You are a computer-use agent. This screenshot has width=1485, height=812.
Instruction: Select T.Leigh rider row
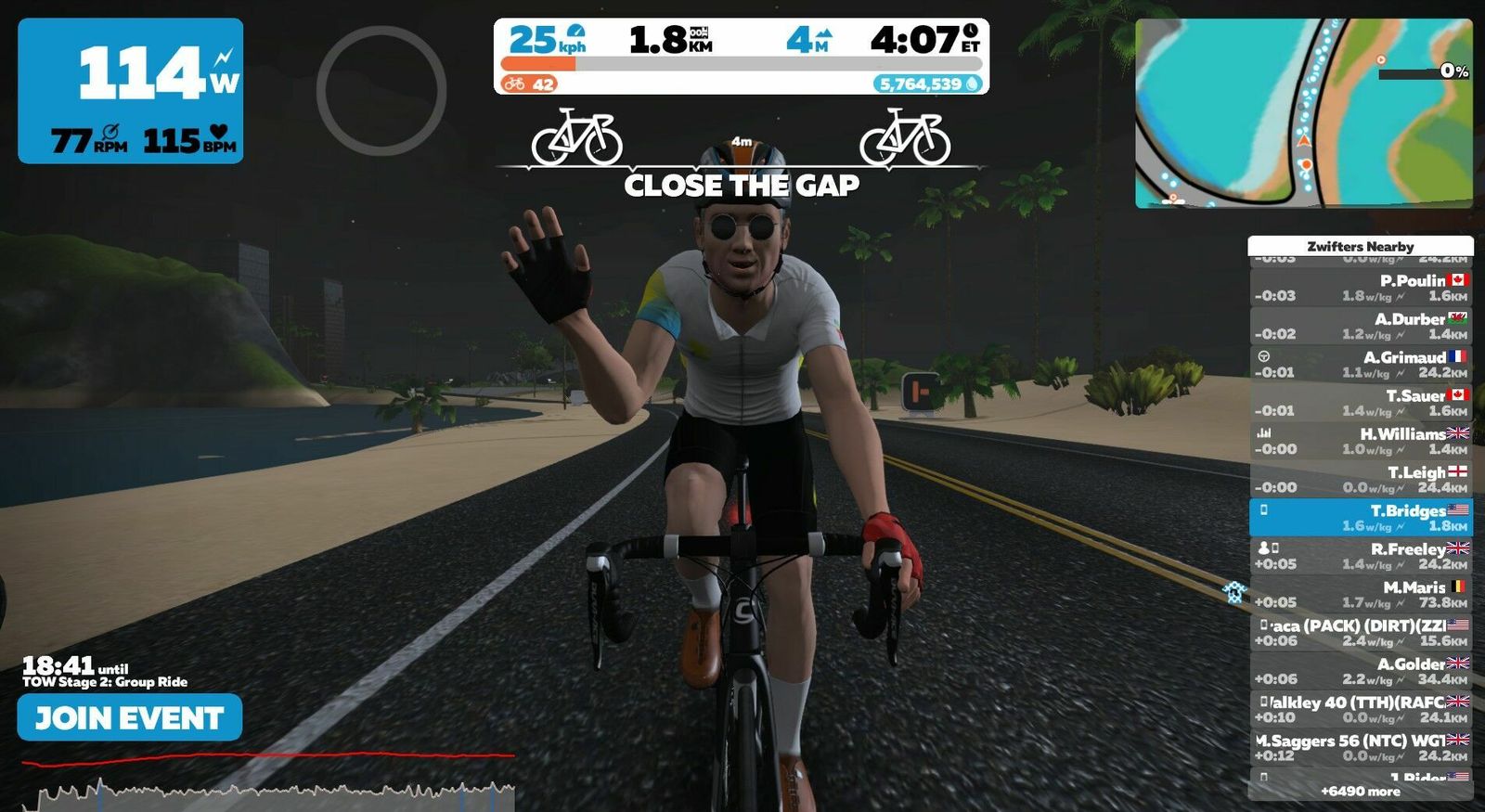[x=1360, y=479]
